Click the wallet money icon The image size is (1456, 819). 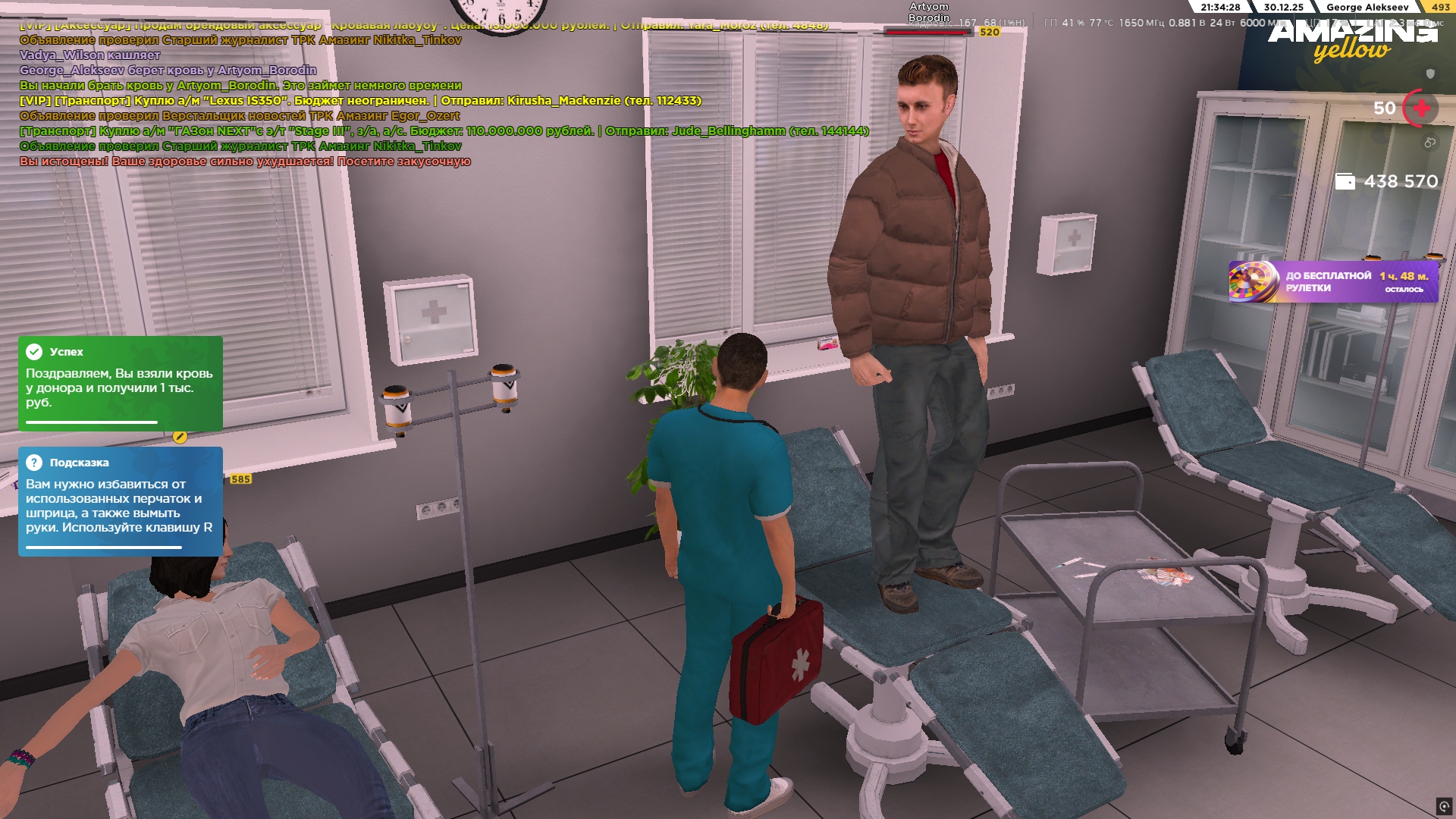pos(1345,181)
